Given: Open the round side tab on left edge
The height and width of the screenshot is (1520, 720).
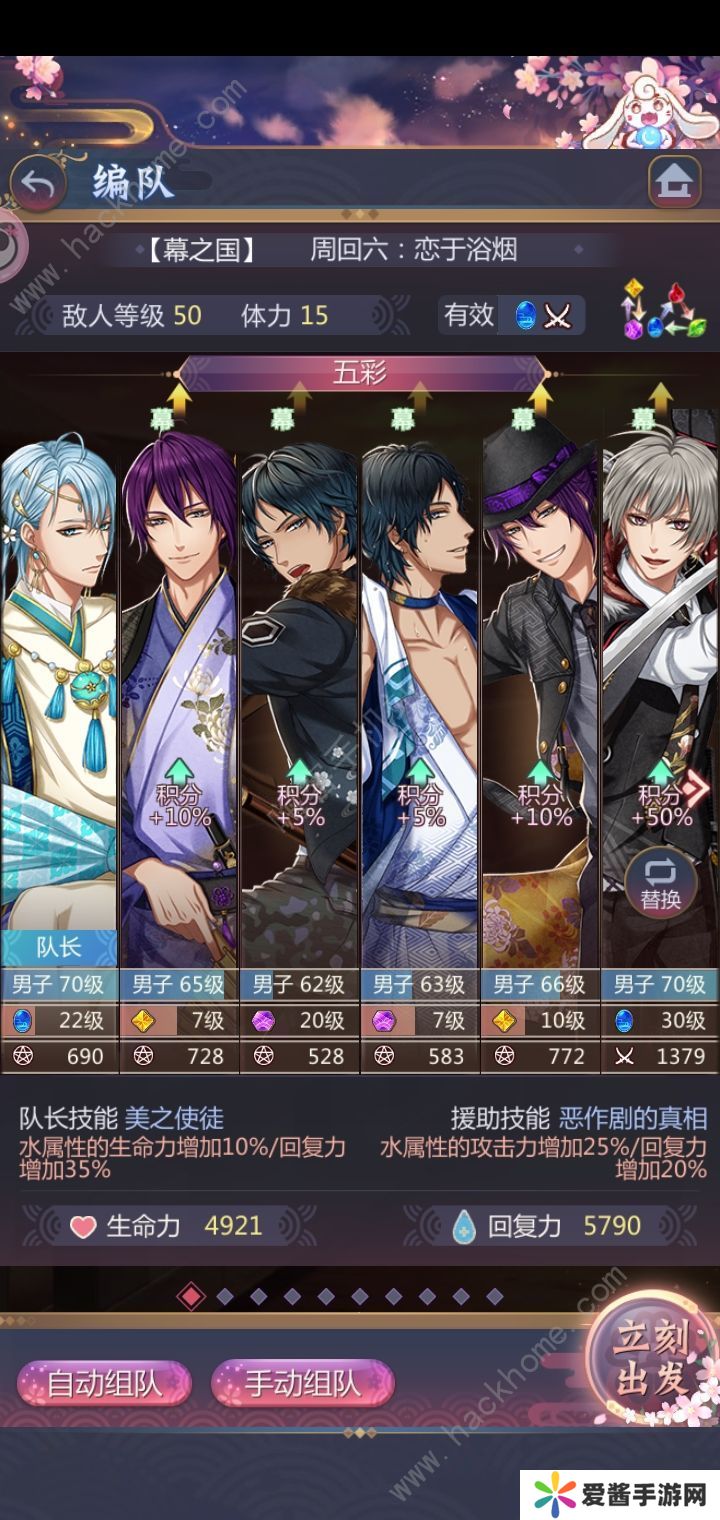Looking at the screenshot, I should (10, 243).
